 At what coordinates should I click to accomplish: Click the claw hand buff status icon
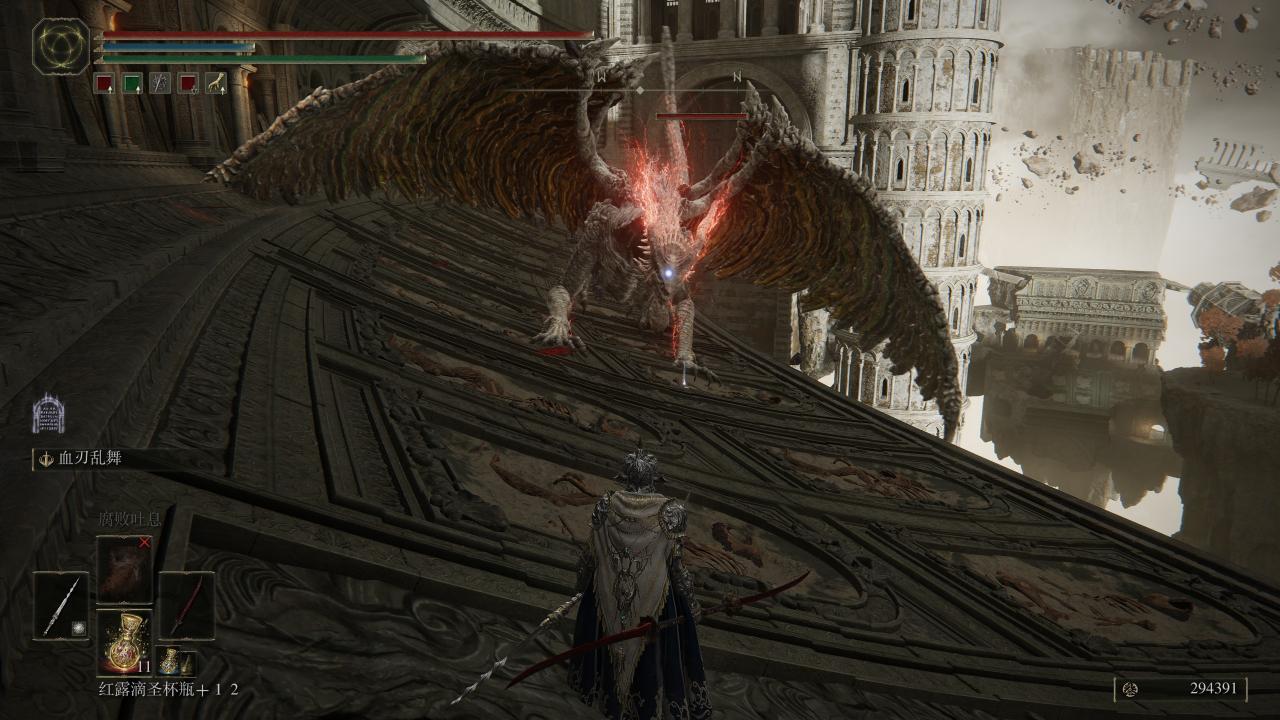click(x=215, y=83)
